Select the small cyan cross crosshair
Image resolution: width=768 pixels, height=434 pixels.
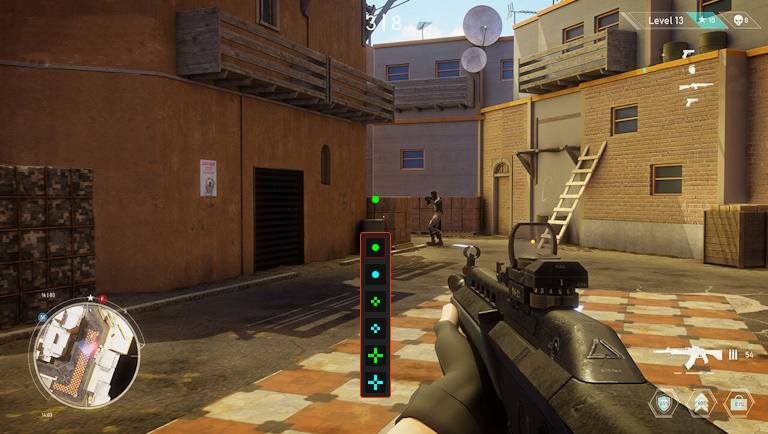click(375, 327)
